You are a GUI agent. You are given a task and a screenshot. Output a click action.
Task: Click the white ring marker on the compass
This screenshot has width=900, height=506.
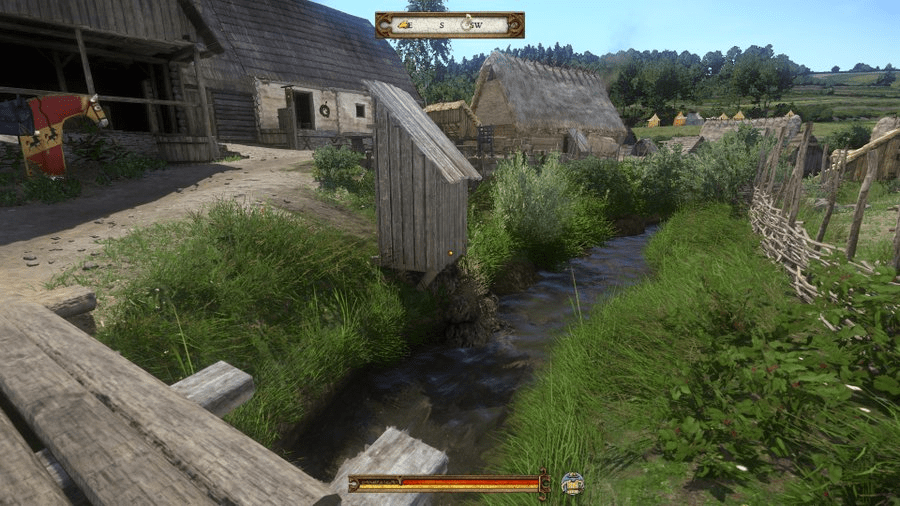(x=467, y=25)
